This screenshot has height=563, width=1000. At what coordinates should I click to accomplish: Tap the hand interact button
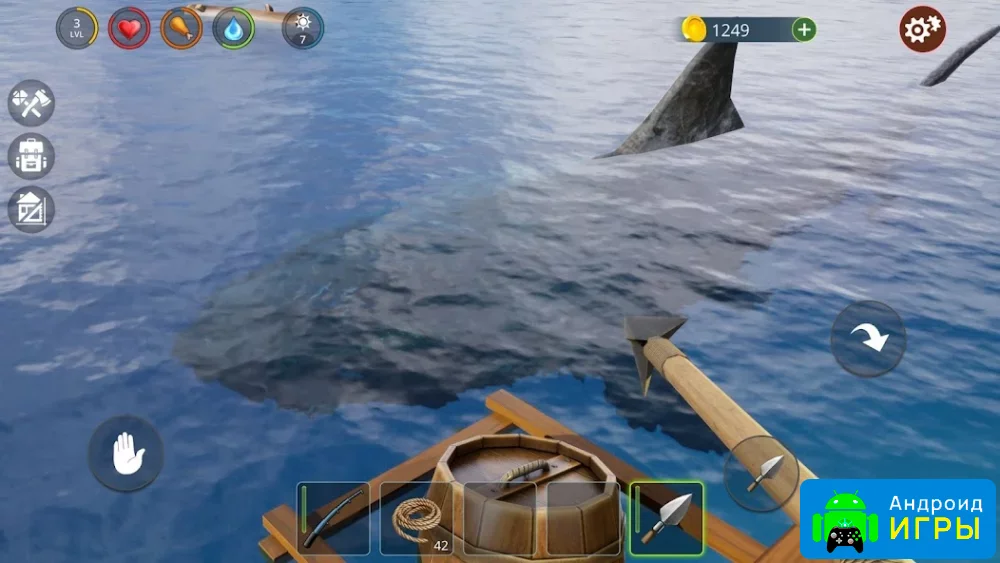pos(126,454)
